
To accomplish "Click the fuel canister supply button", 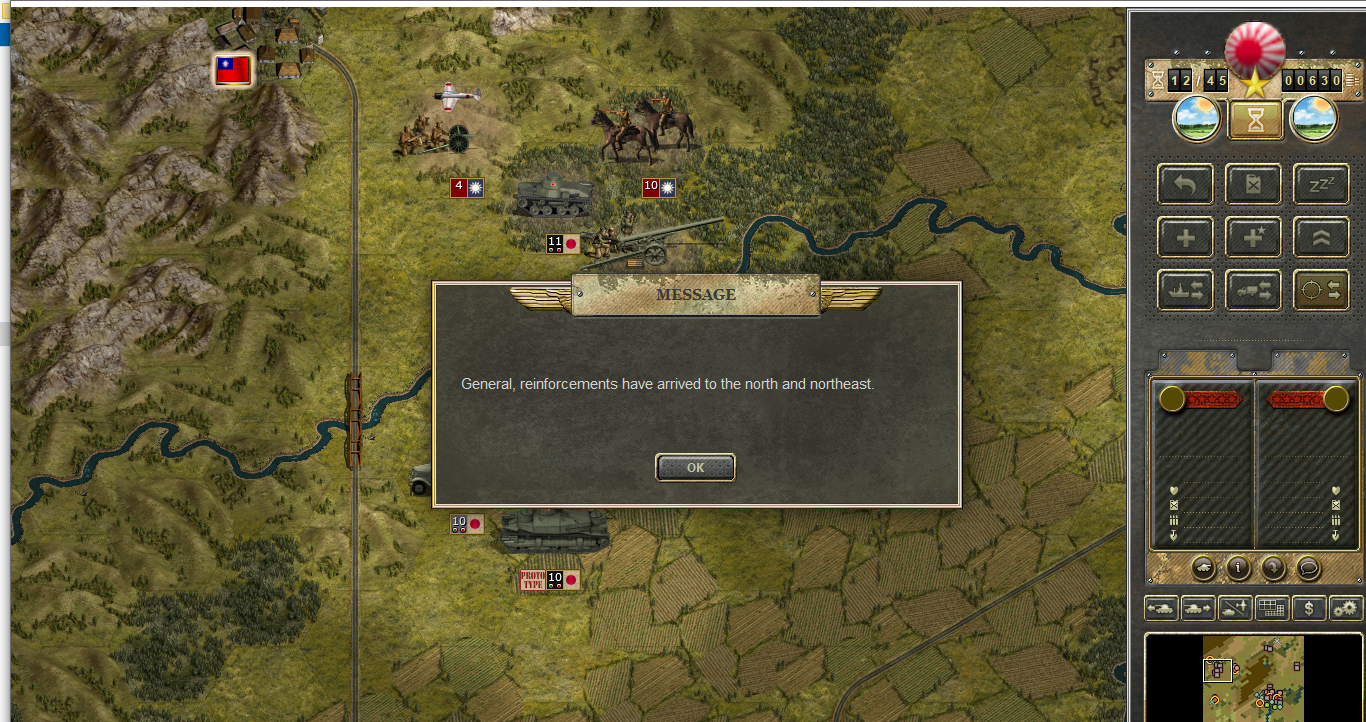I will click(x=1253, y=184).
